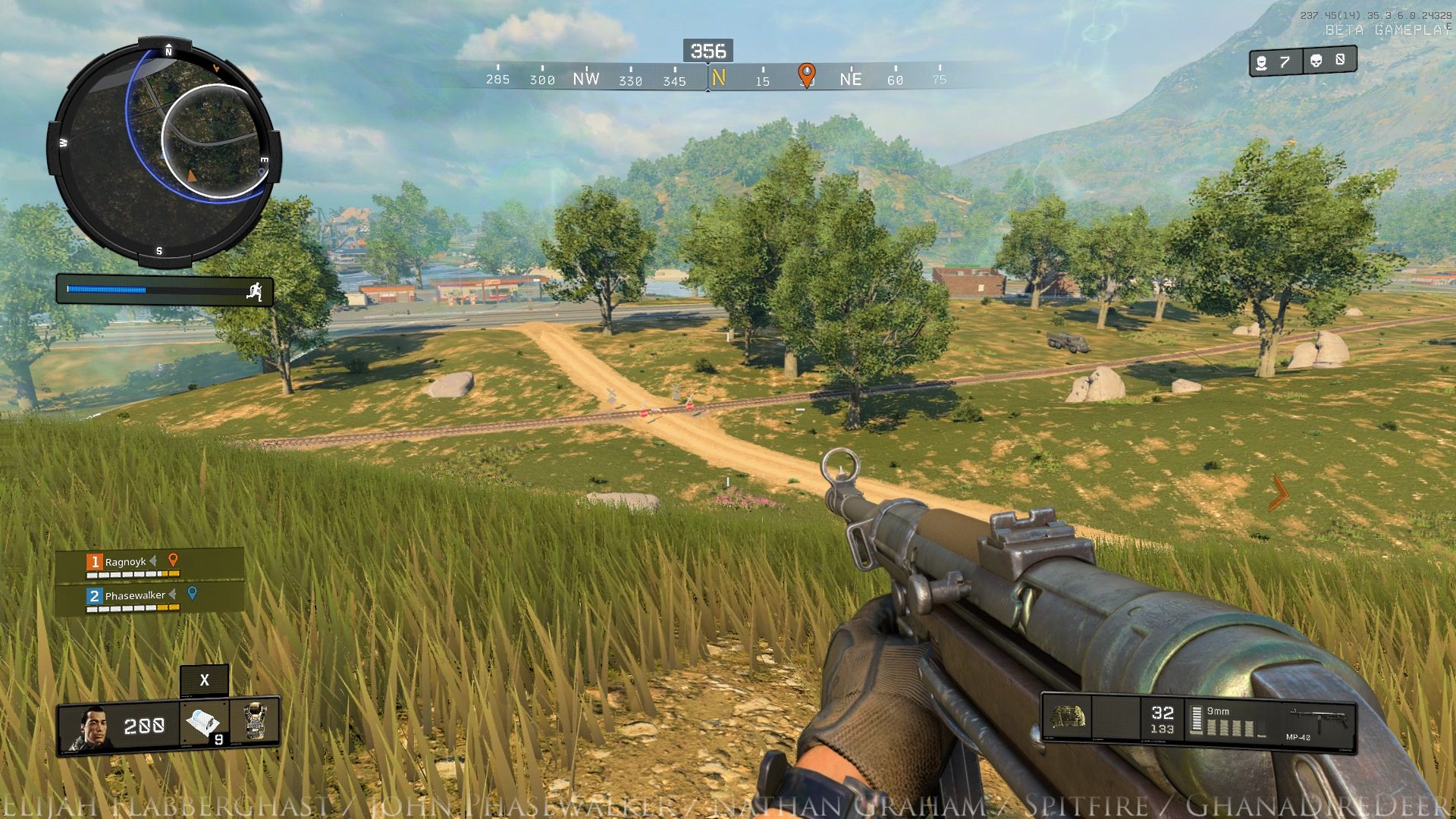Click the players remaining counter icon

pos(1262,62)
